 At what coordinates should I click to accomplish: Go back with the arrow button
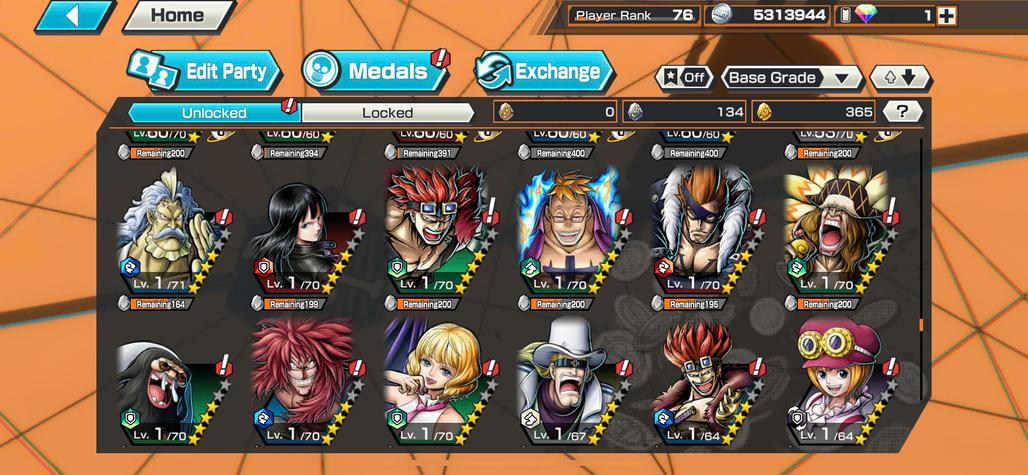pyautogui.click(x=74, y=16)
